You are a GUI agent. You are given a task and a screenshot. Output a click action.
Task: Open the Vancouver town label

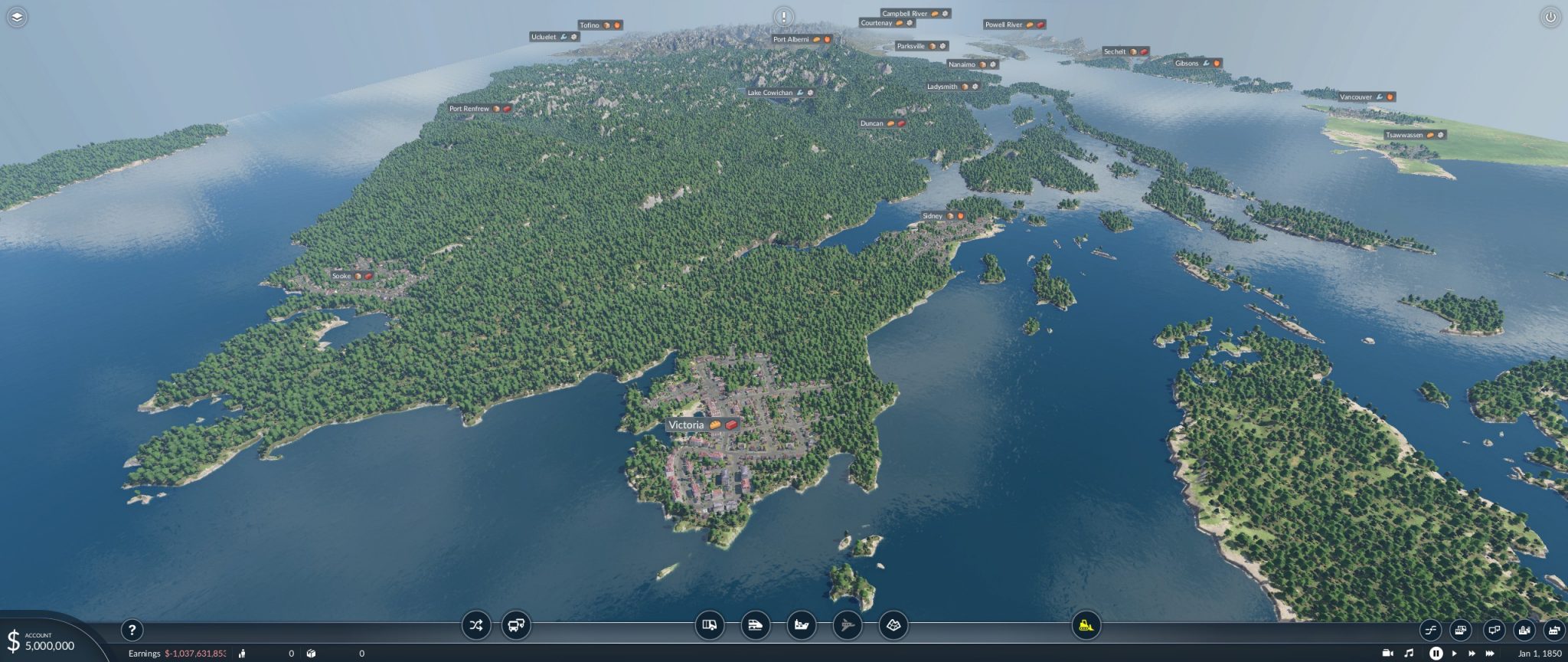tap(1356, 97)
